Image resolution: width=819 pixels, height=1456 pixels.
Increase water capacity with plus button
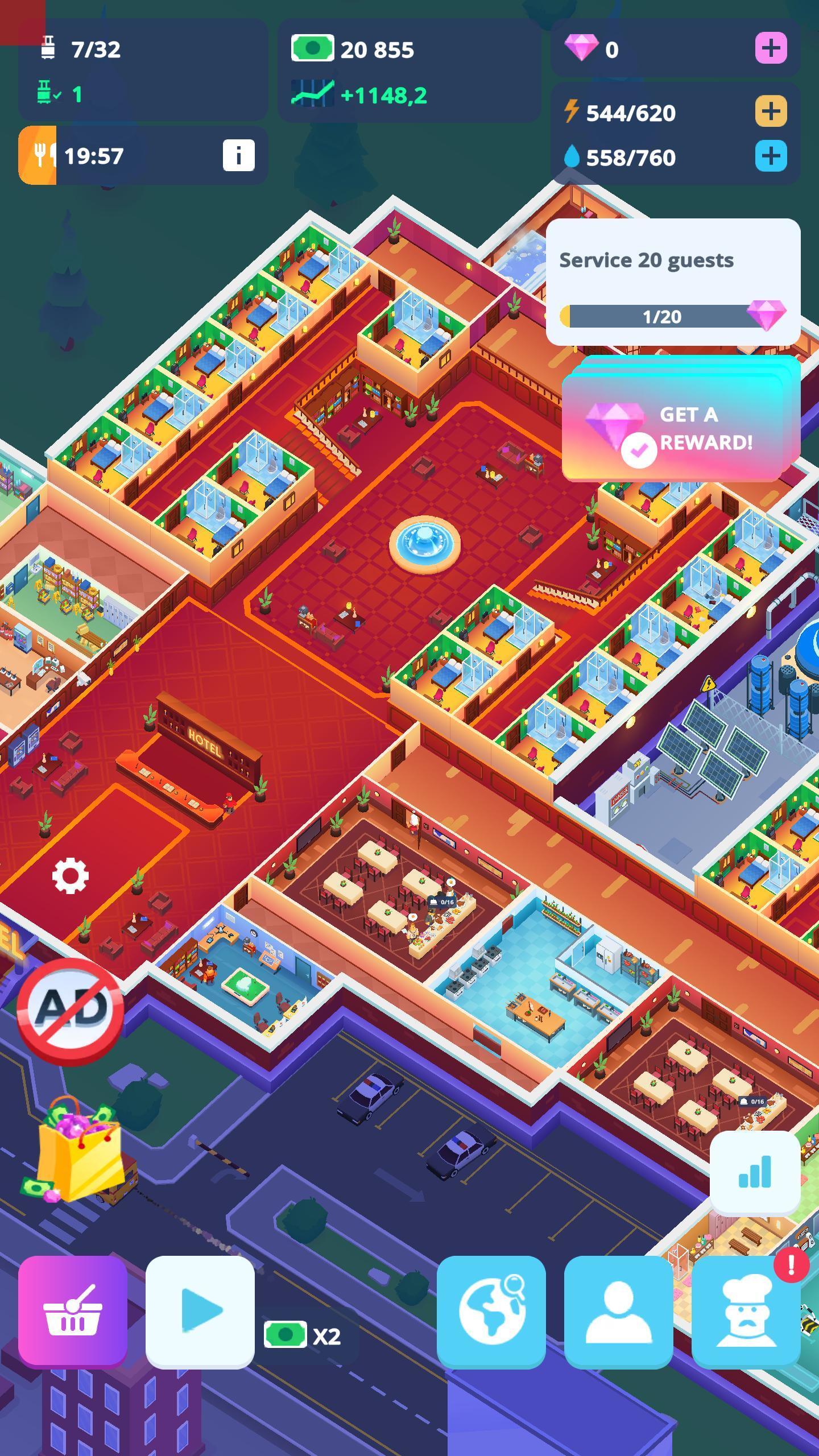coord(771,154)
